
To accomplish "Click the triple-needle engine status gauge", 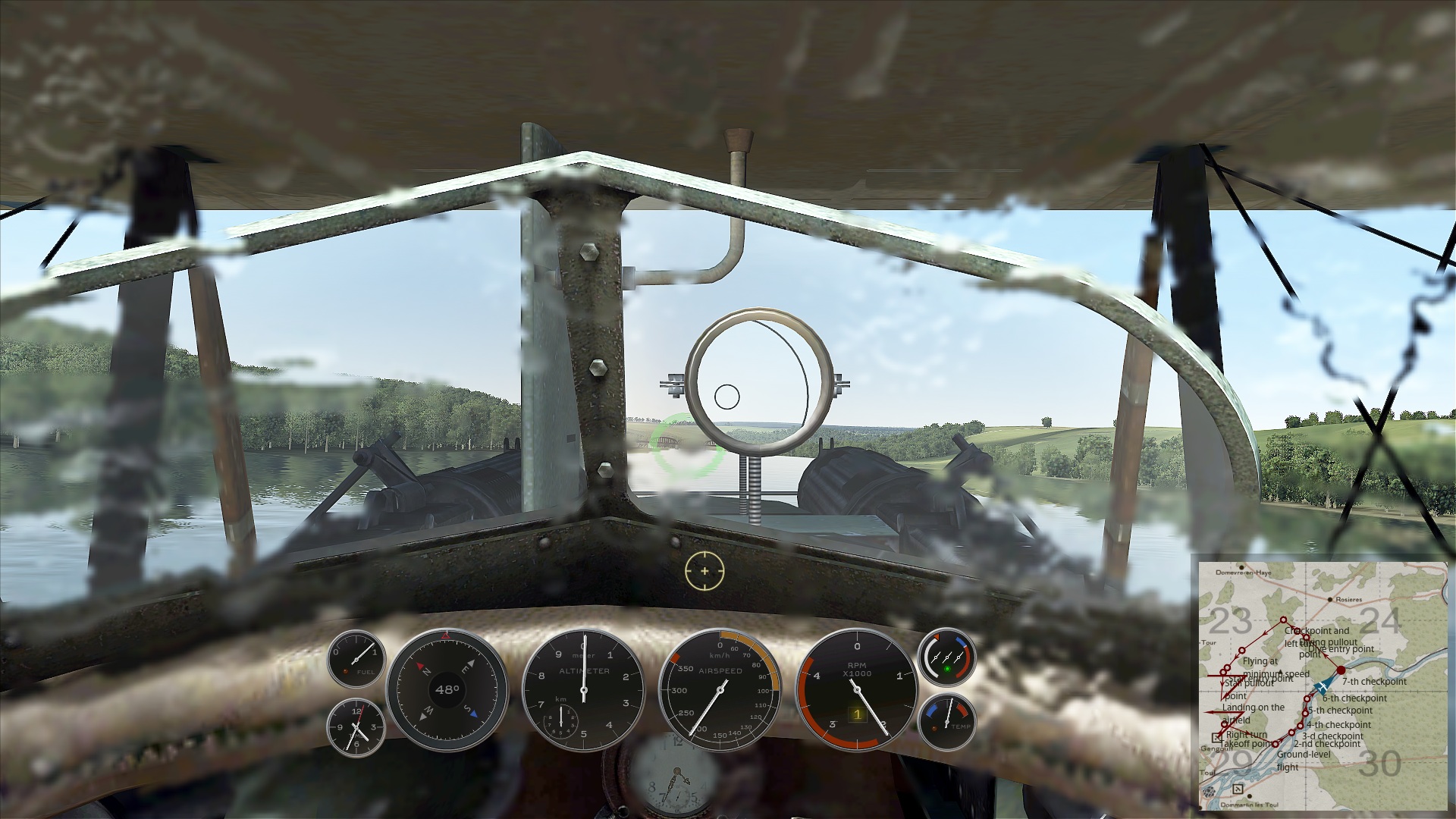I will (949, 658).
